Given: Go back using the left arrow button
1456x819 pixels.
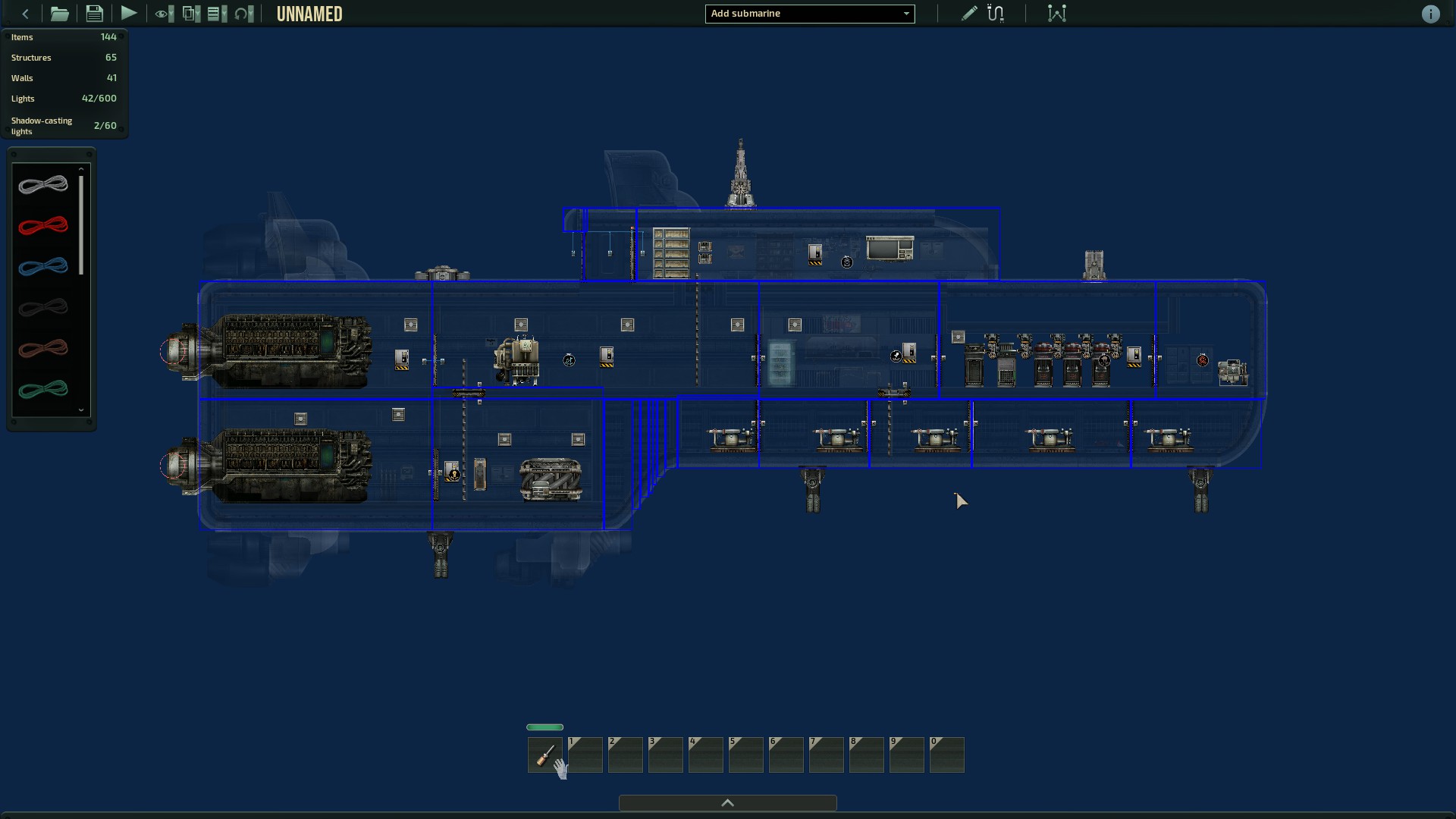Looking at the screenshot, I should tap(25, 13).
